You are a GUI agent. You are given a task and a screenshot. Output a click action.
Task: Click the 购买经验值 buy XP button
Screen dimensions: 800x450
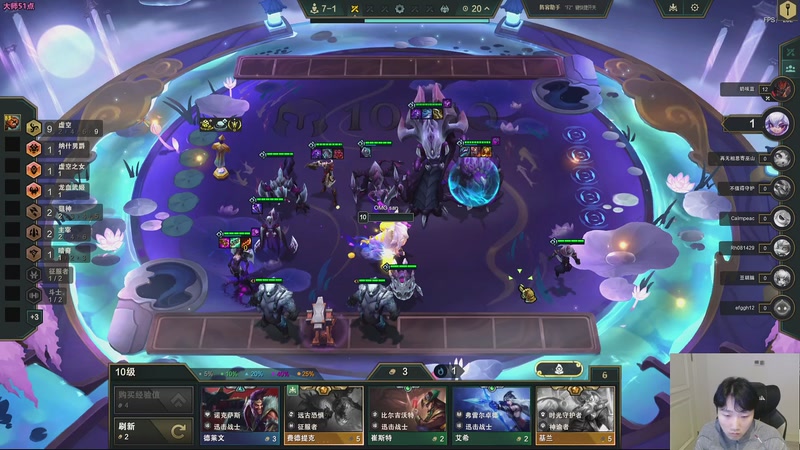(152, 399)
